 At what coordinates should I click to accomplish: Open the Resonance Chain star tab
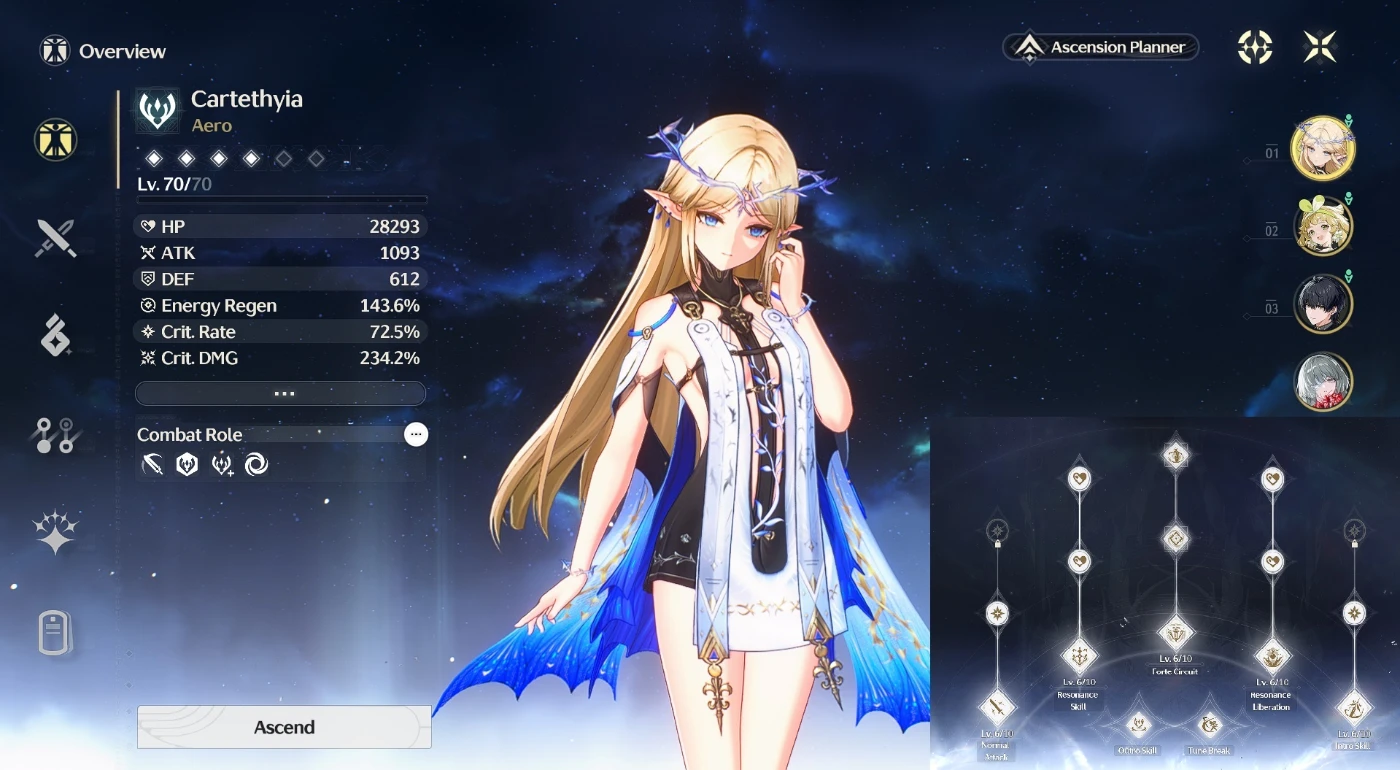pyautogui.click(x=56, y=532)
